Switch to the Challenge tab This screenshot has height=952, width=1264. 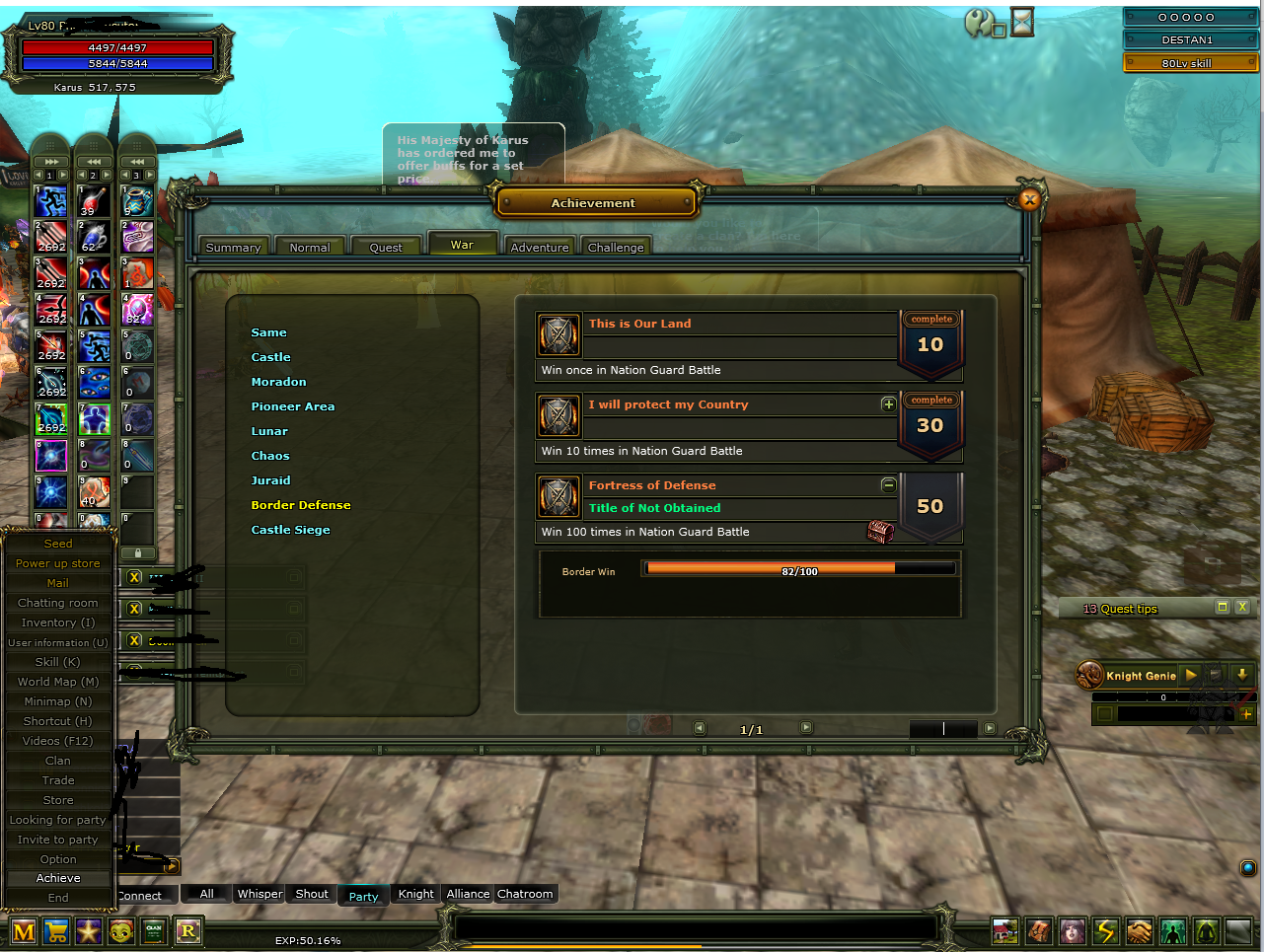616,248
